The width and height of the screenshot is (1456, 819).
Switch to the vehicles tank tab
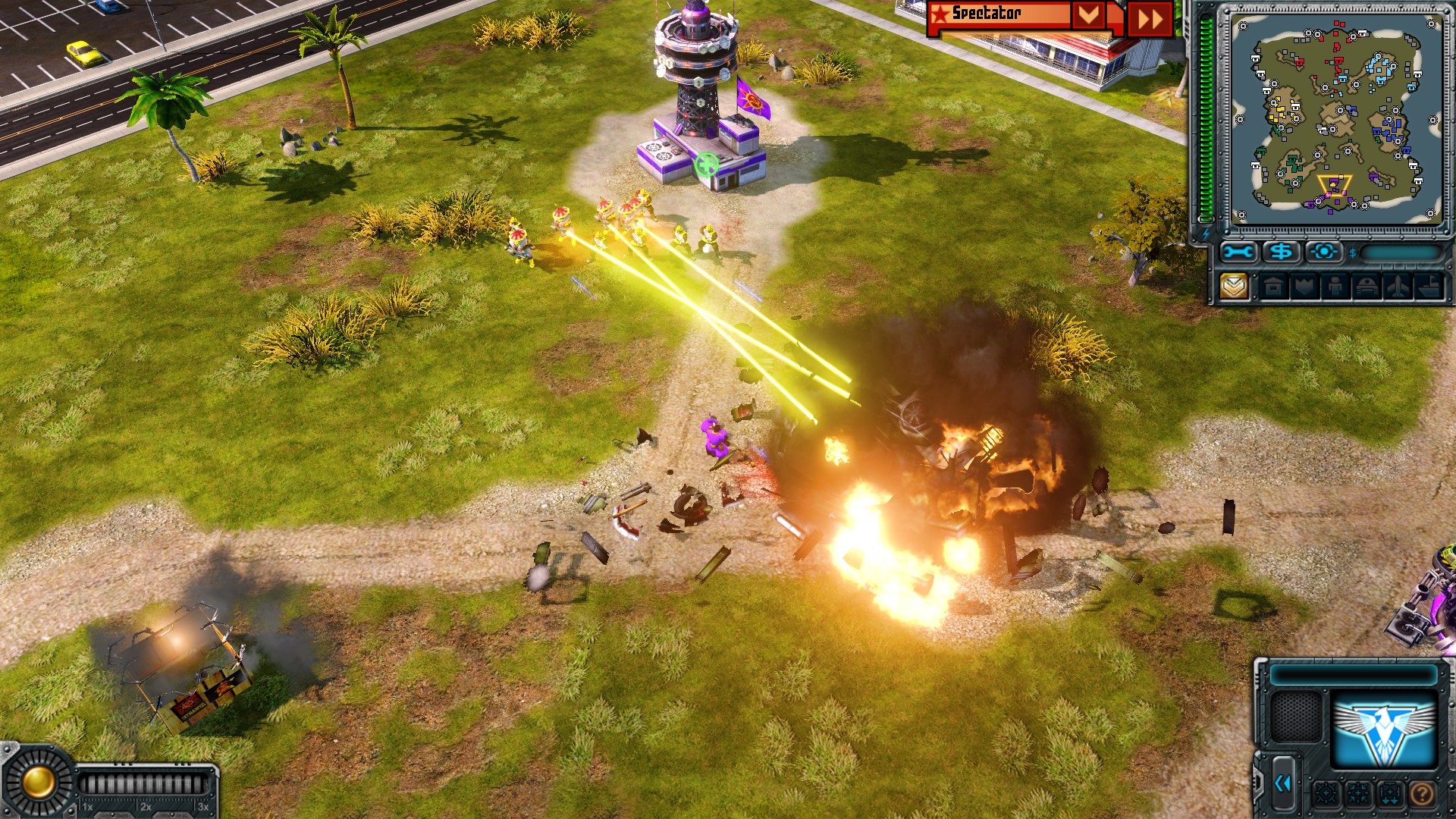click(x=1367, y=287)
